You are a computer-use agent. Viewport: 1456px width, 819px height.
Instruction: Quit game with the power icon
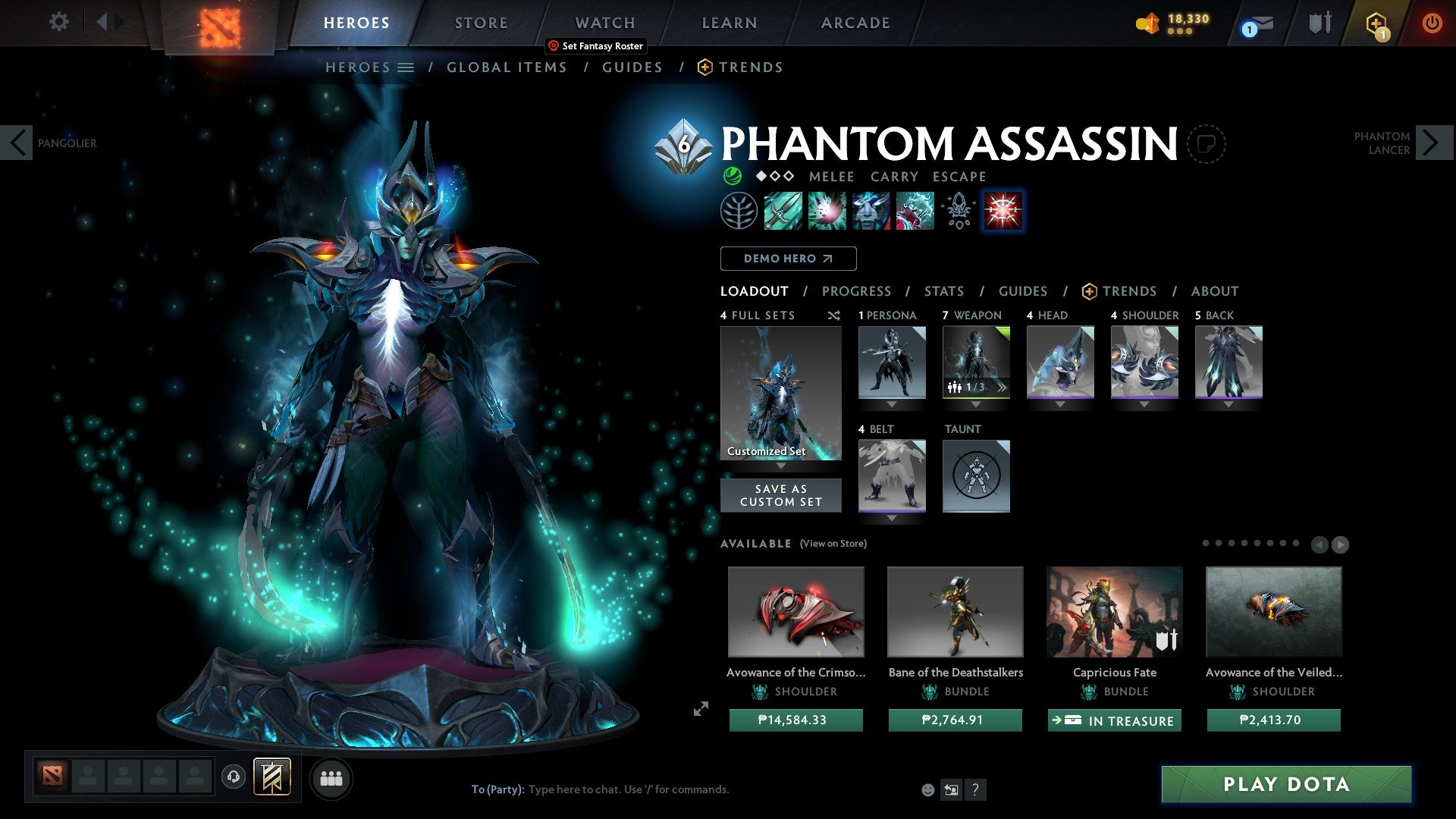[1432, 23]
